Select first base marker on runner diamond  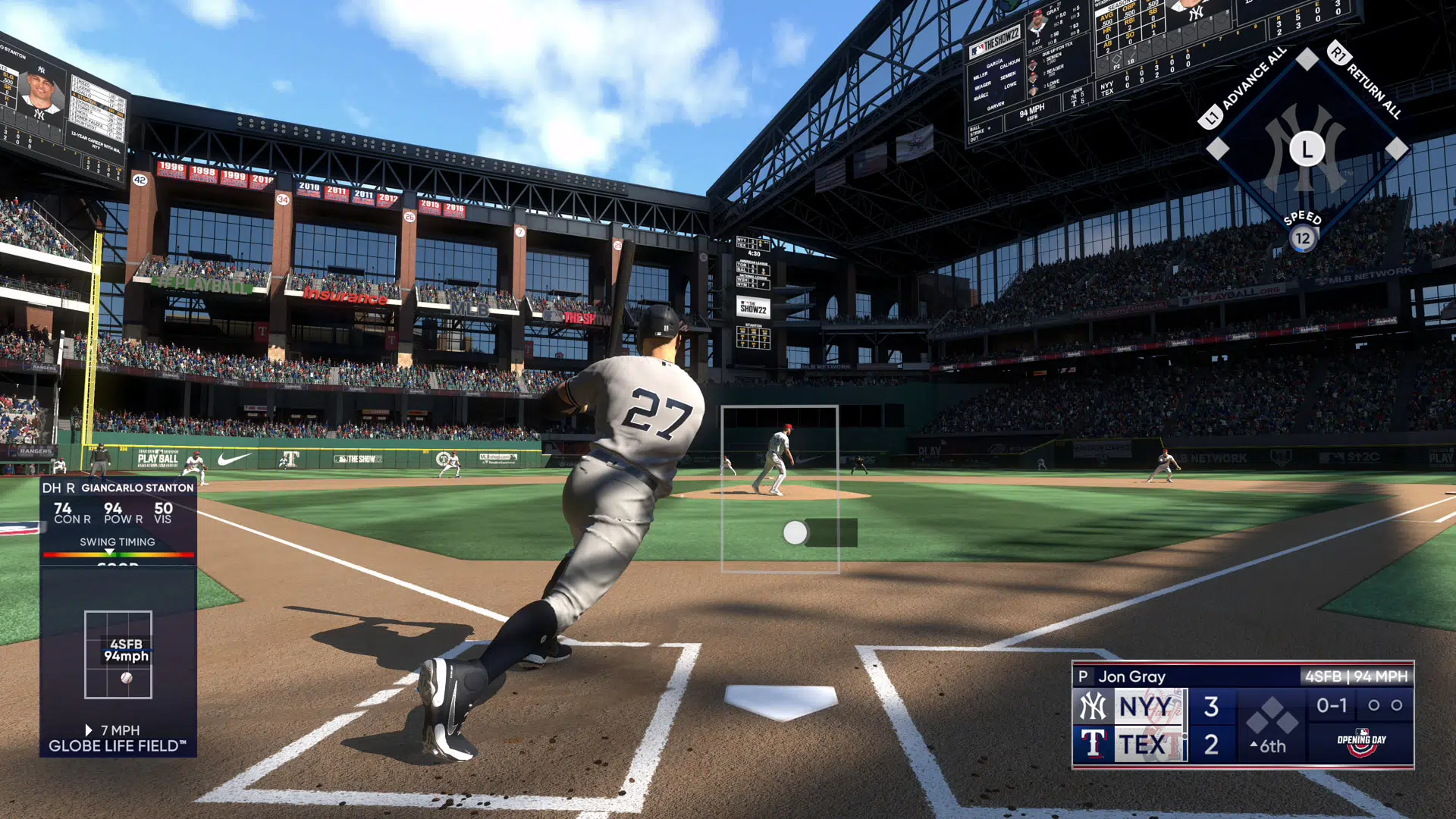point(1396,149)
